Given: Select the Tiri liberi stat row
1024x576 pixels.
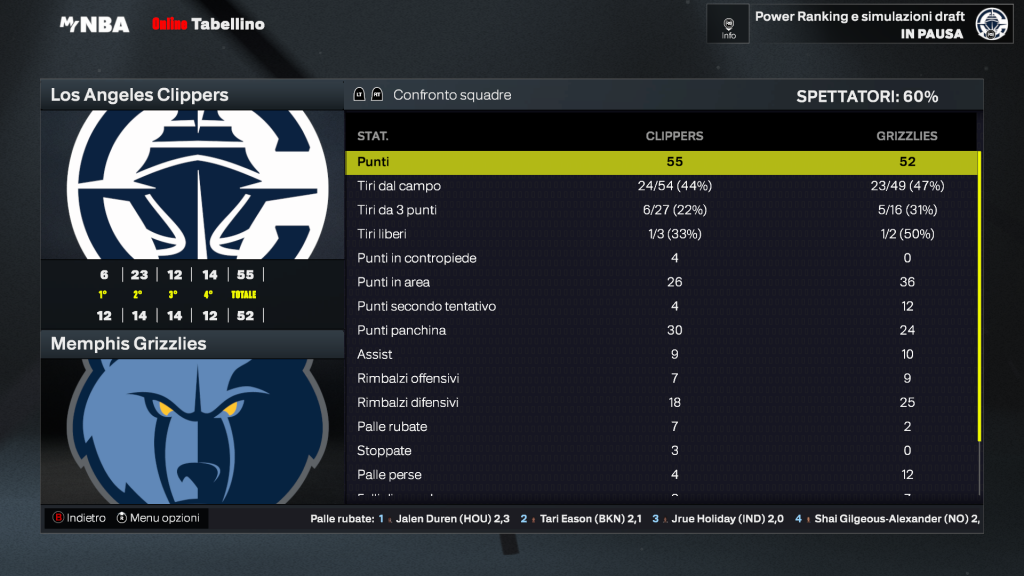Looking at the screenshot, I should [660, 234].
